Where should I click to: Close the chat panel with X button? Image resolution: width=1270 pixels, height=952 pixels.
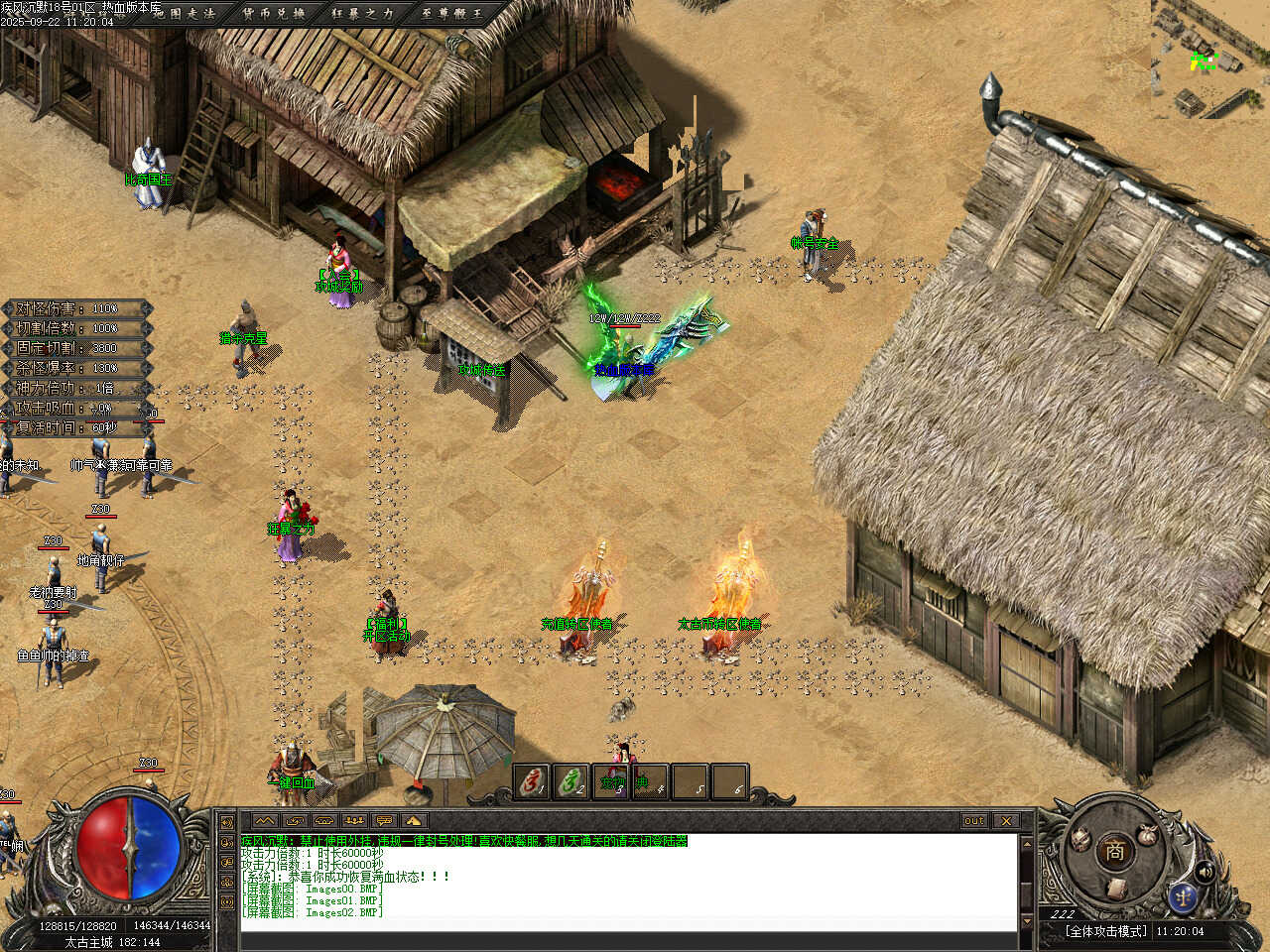coord(1006,821)
